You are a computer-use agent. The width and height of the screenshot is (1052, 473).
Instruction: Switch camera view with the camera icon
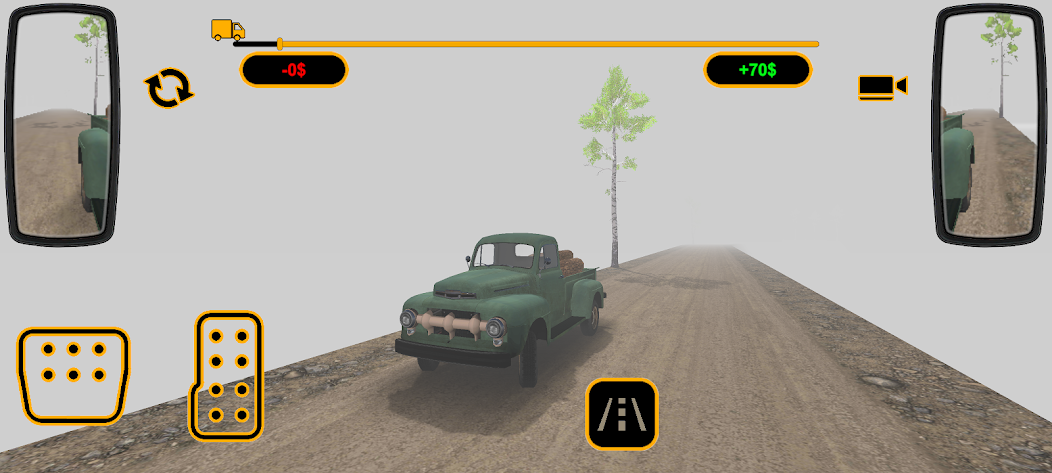click(x=881, y=87)
